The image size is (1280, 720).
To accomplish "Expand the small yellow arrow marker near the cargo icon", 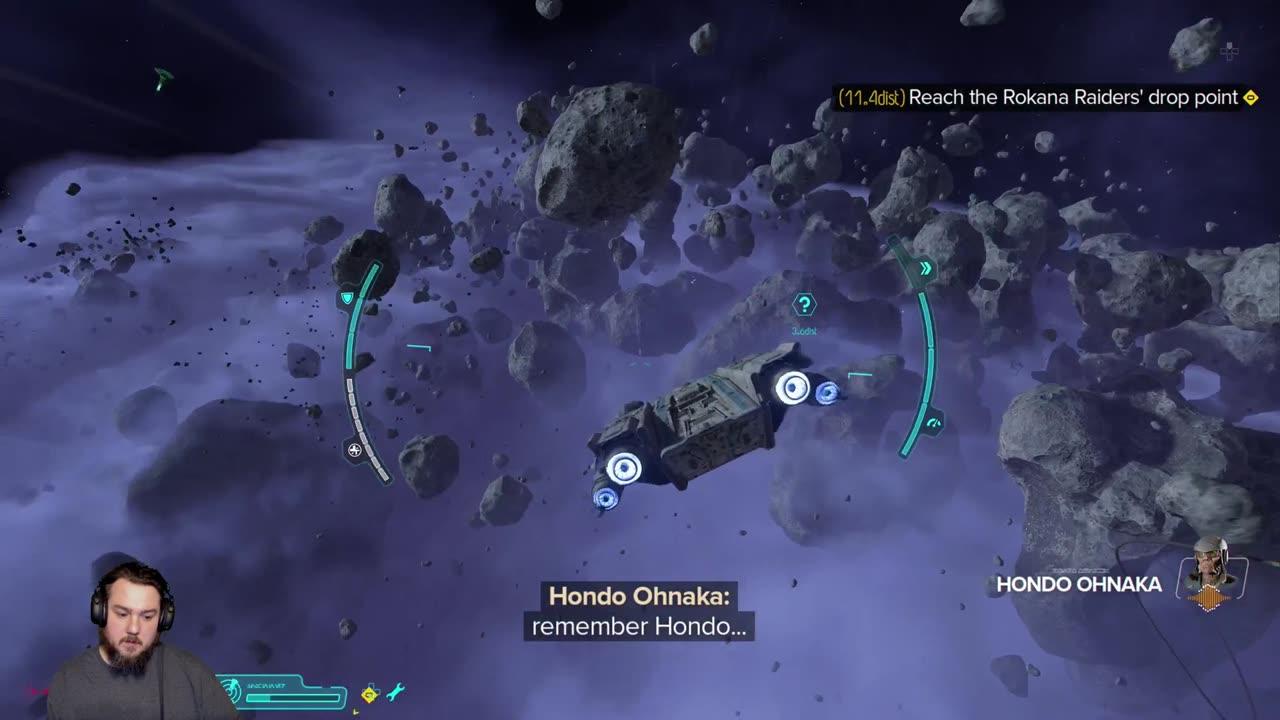I will click(x=356, y=711).
